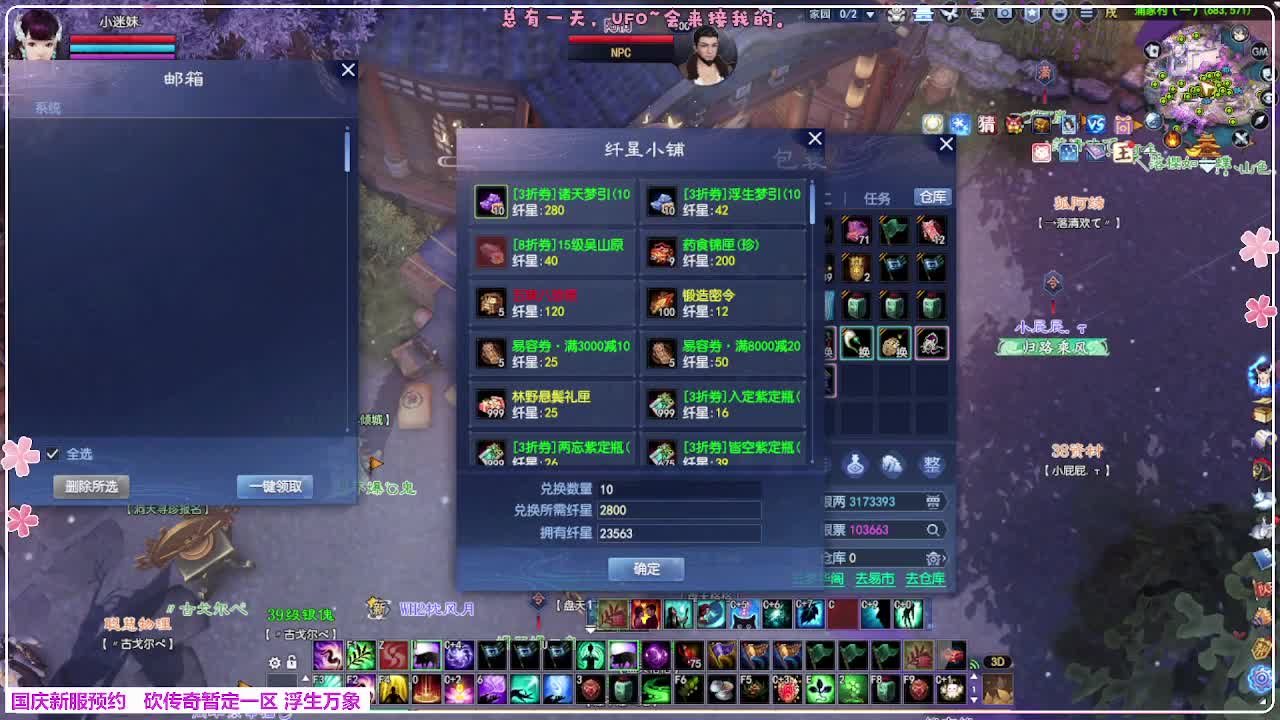
Task: Click the pink cat activity icon
Action: pyautogui.click(x=1041, y=152)
